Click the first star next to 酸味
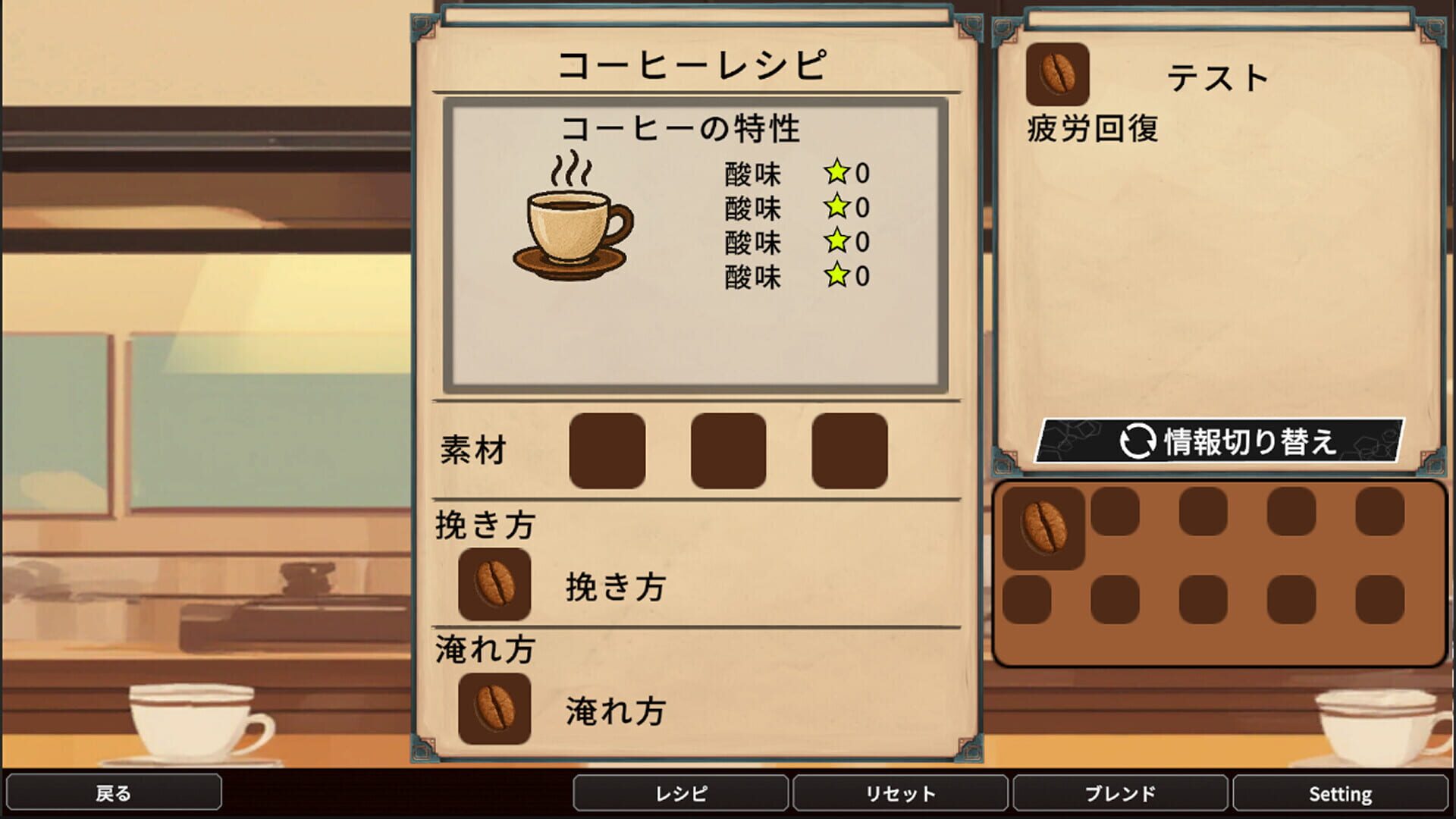This screenshot has height=819, width=1456. point(837,172)
